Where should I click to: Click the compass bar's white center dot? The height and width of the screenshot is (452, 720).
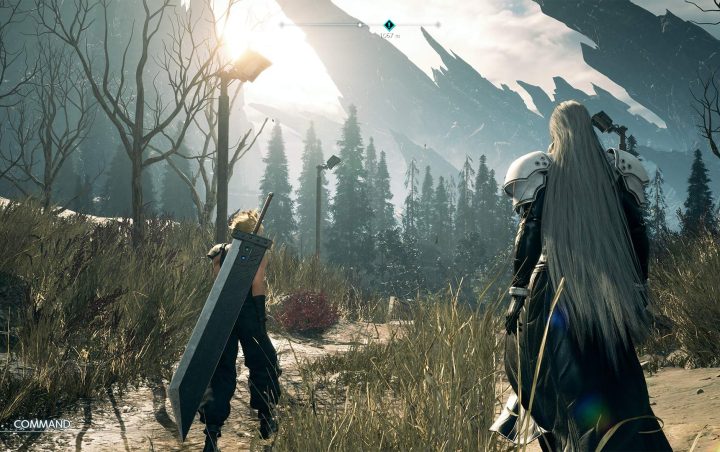click(x=360, y=24)
